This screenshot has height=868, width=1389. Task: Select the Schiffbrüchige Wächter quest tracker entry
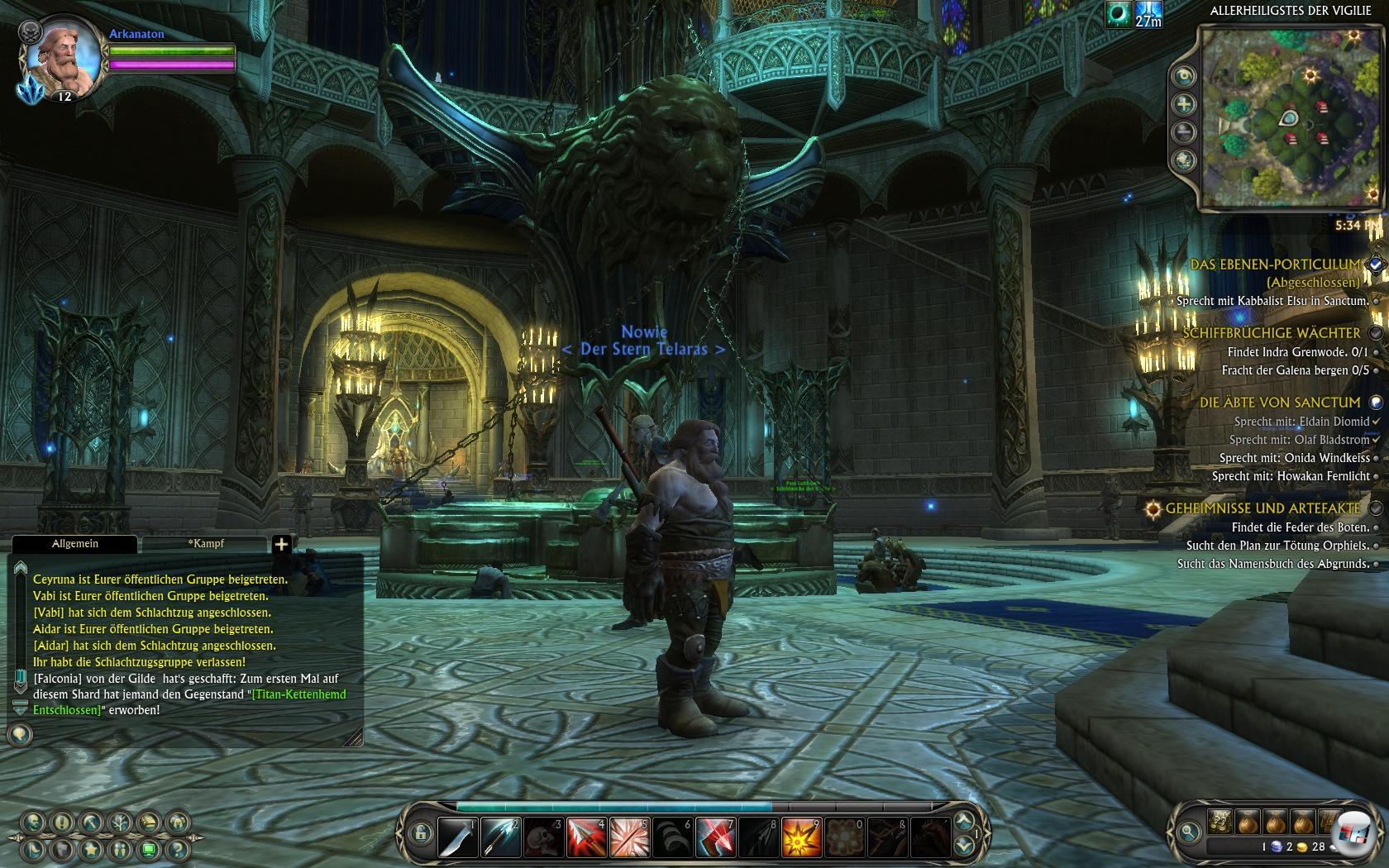(x=1271, y=333)
